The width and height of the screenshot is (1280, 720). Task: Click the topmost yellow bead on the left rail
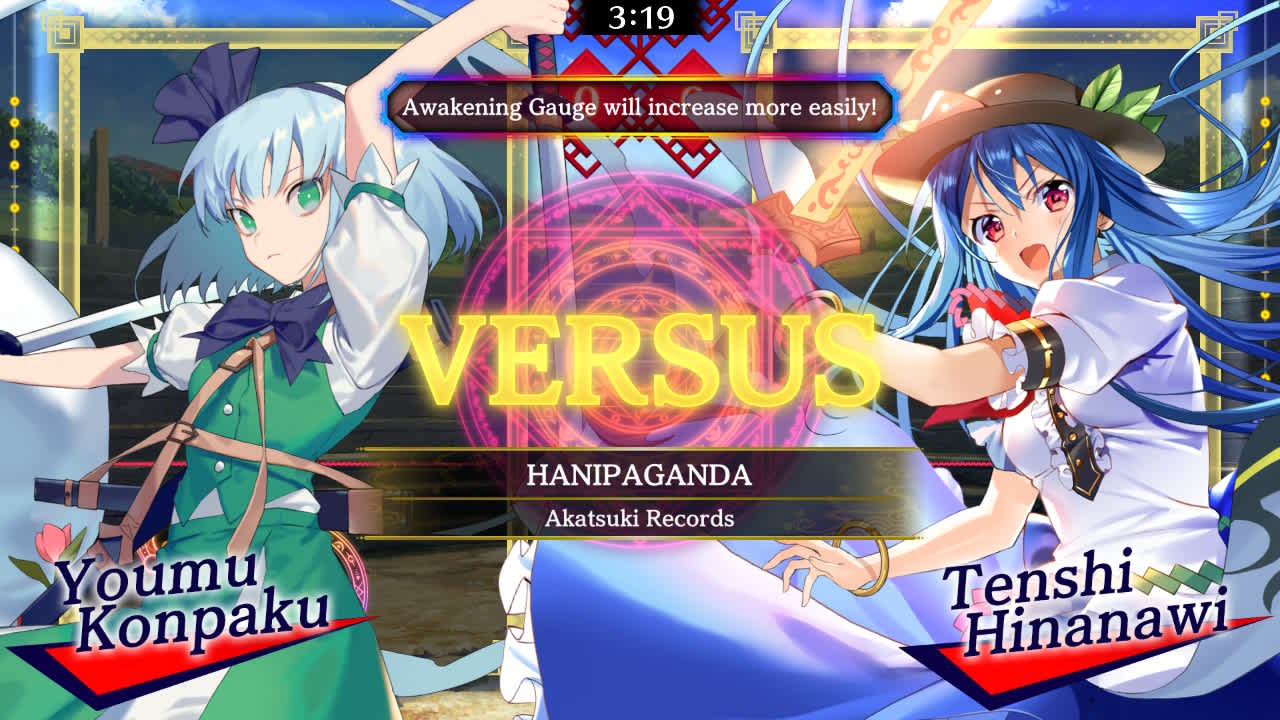click(15, 101)
